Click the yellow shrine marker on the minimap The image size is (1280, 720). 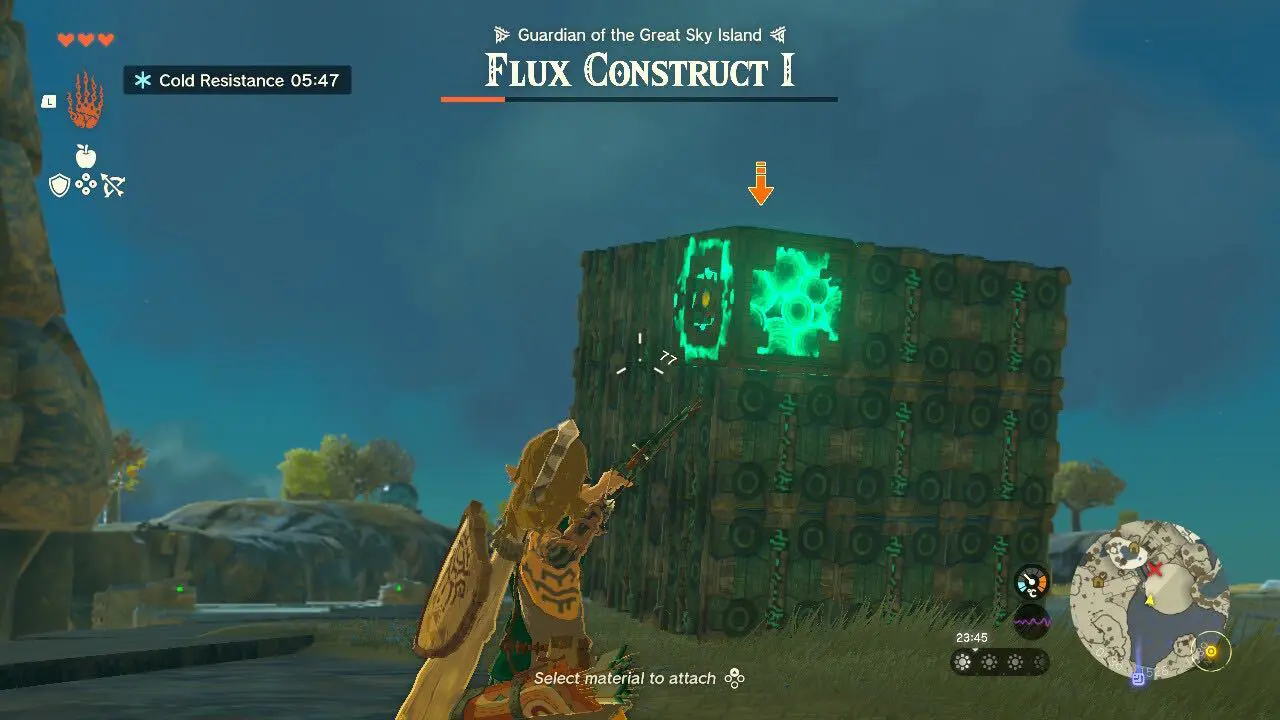click(1211, 650)
